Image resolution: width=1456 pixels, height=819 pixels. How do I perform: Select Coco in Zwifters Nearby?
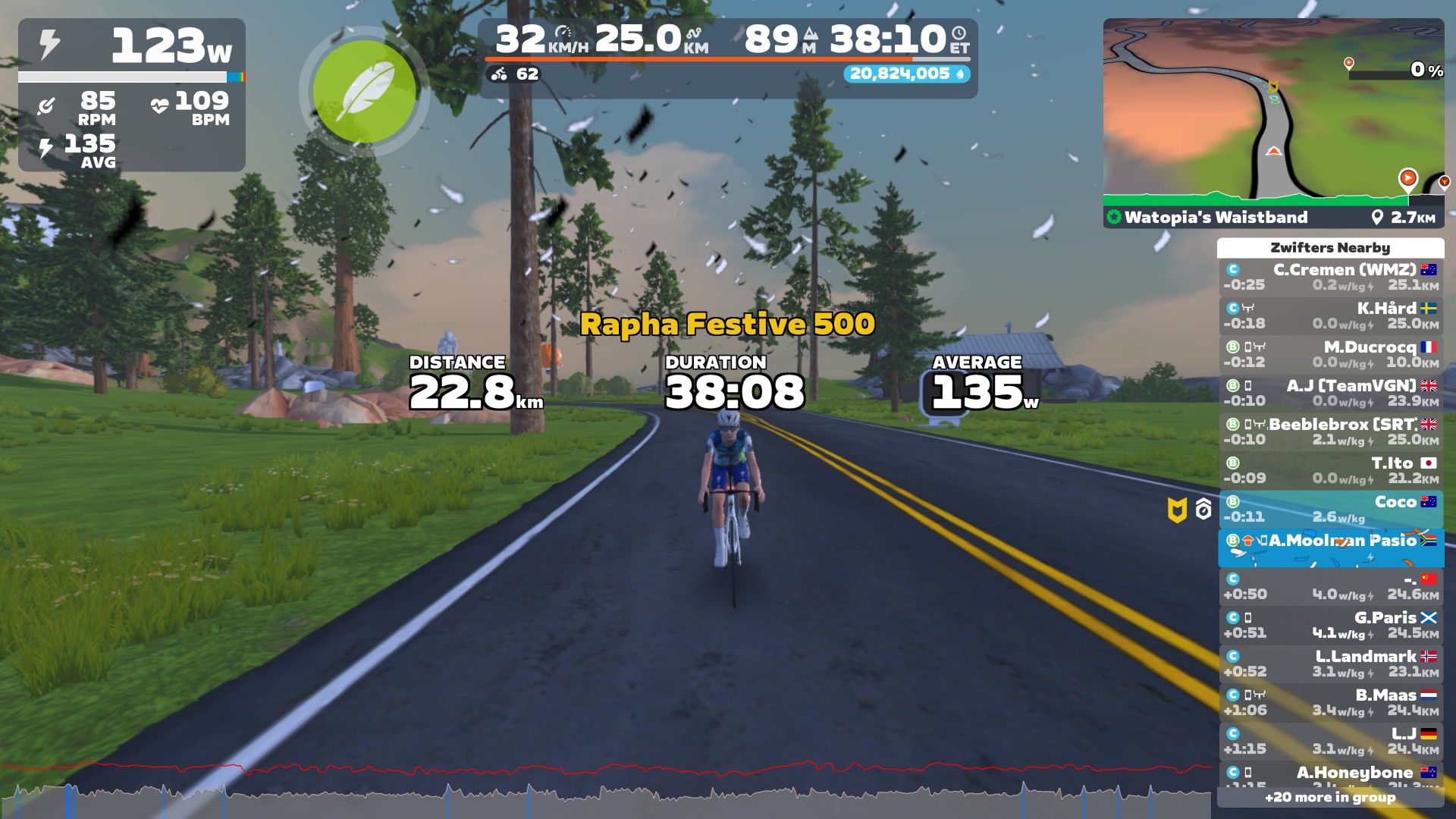point(1330,510)
